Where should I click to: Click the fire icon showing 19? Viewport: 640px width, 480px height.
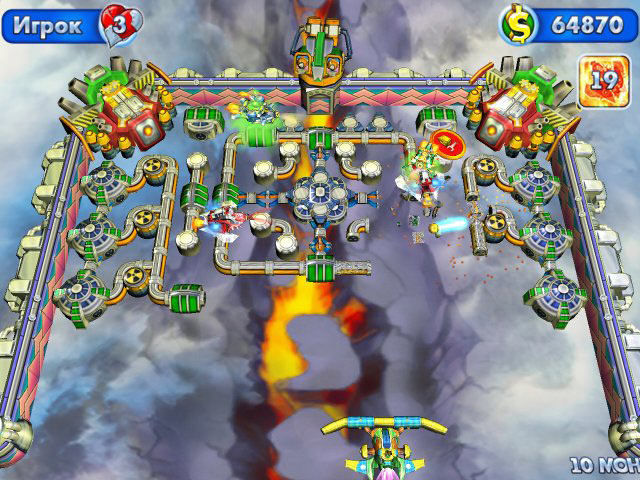point(604,76)
